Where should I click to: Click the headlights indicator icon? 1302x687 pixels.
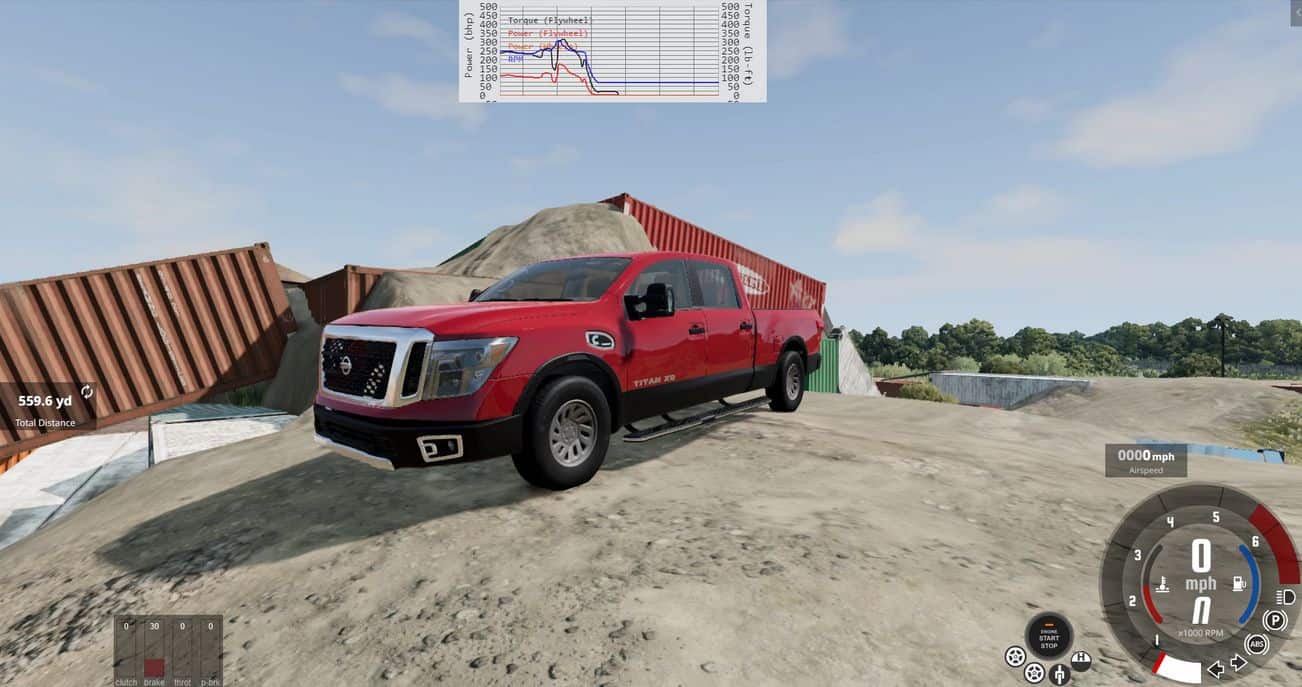tap(1285, 597)
